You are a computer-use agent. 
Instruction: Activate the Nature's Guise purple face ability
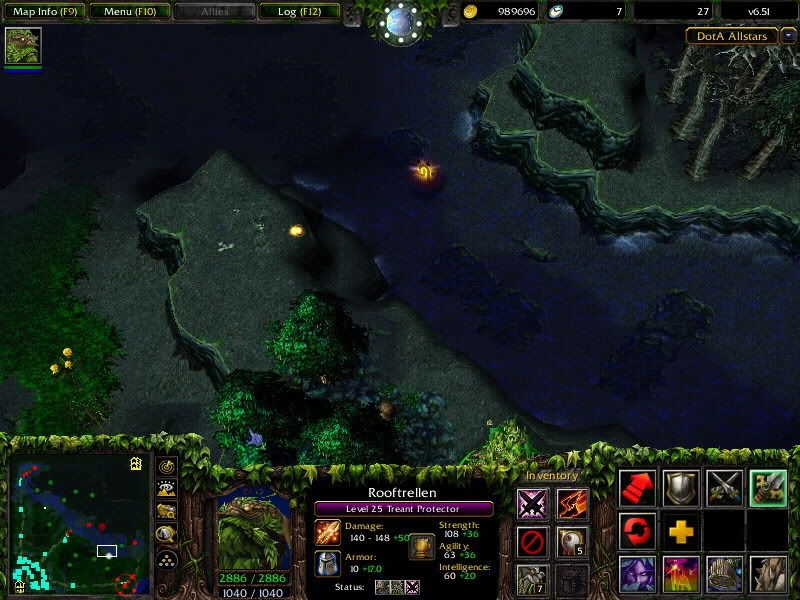[638, 575]
